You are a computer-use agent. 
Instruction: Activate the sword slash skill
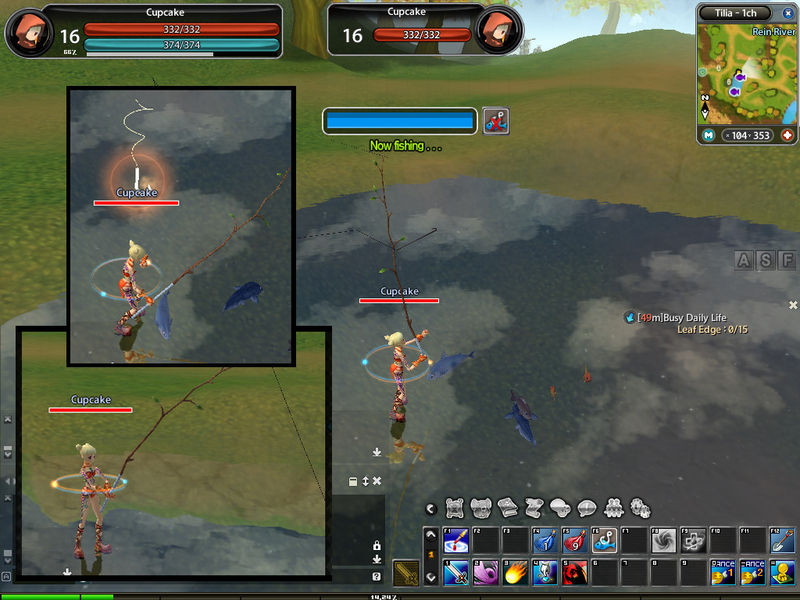[x=456, y=573]
